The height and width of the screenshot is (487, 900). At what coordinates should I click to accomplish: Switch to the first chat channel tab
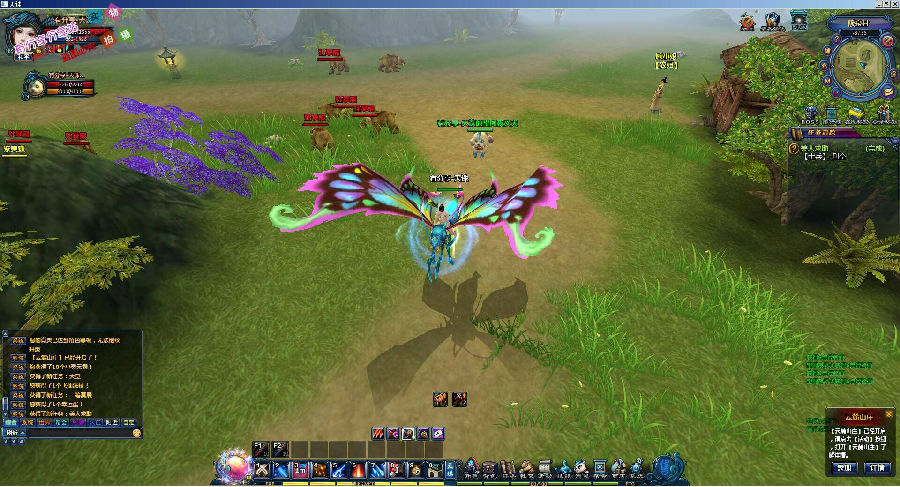coord(11,422)
